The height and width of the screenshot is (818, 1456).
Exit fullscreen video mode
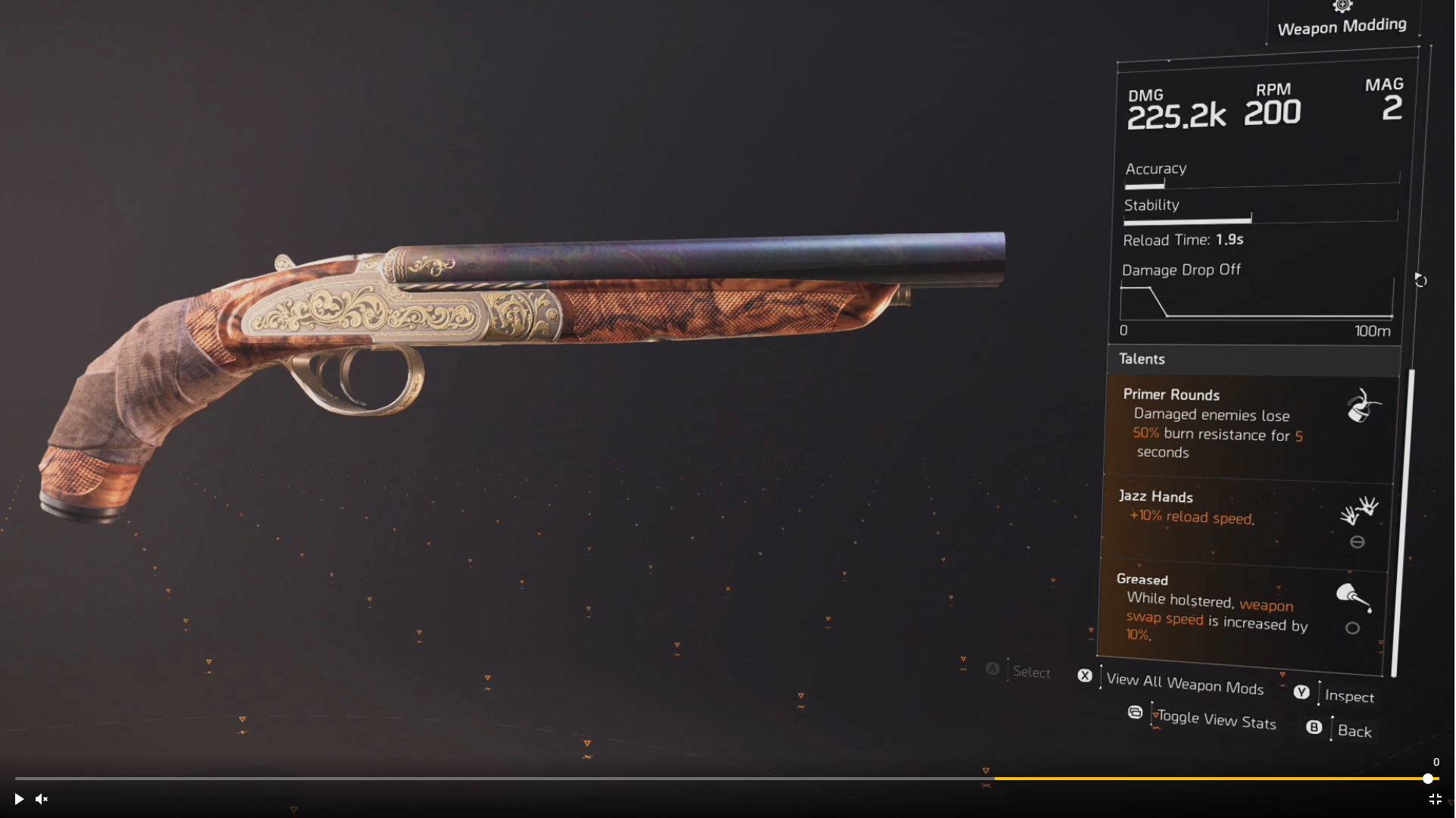(1436, 799)
